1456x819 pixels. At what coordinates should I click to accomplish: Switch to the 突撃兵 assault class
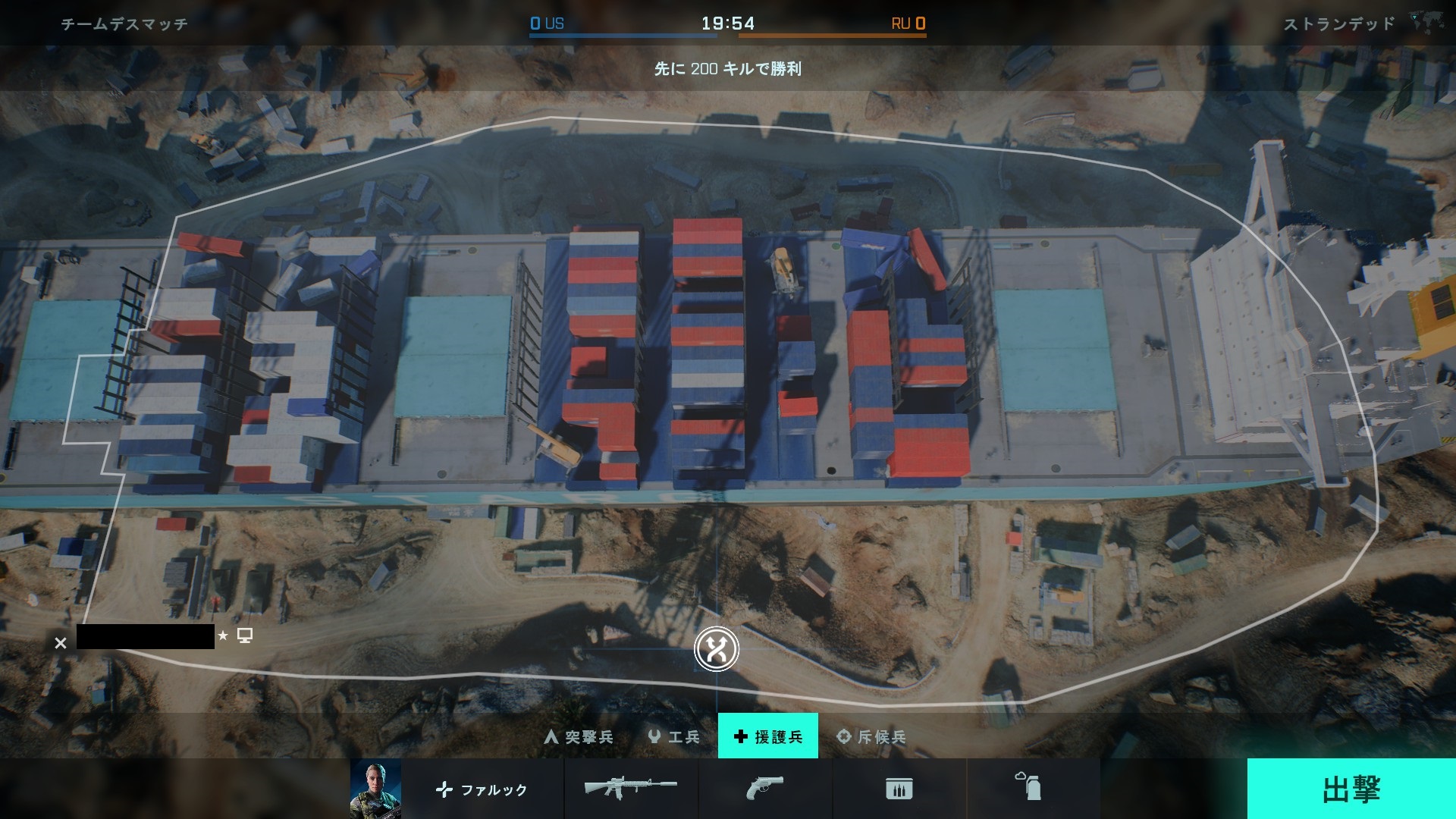(579, 736)
